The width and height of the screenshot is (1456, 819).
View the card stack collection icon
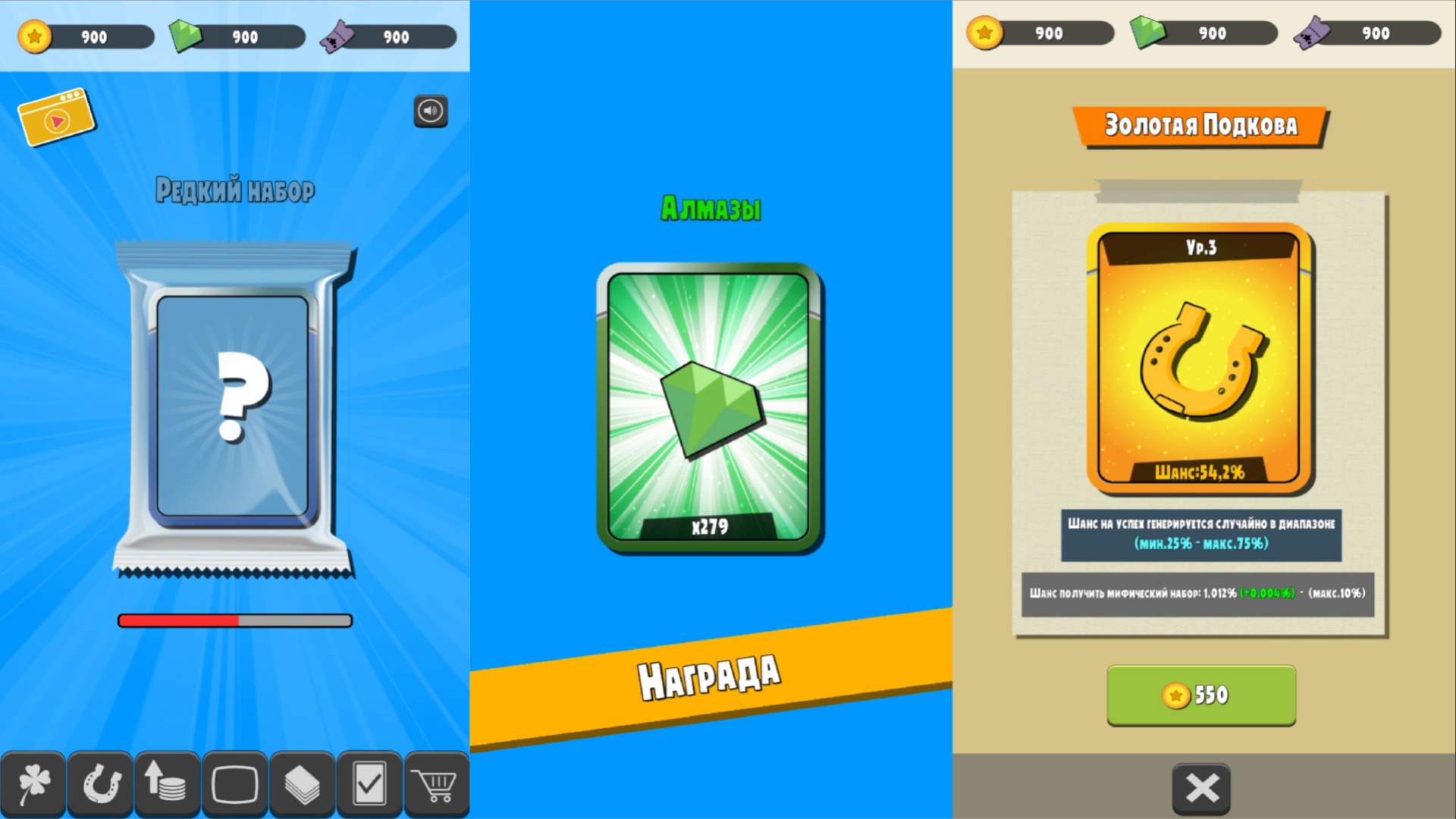pos(303,783)
